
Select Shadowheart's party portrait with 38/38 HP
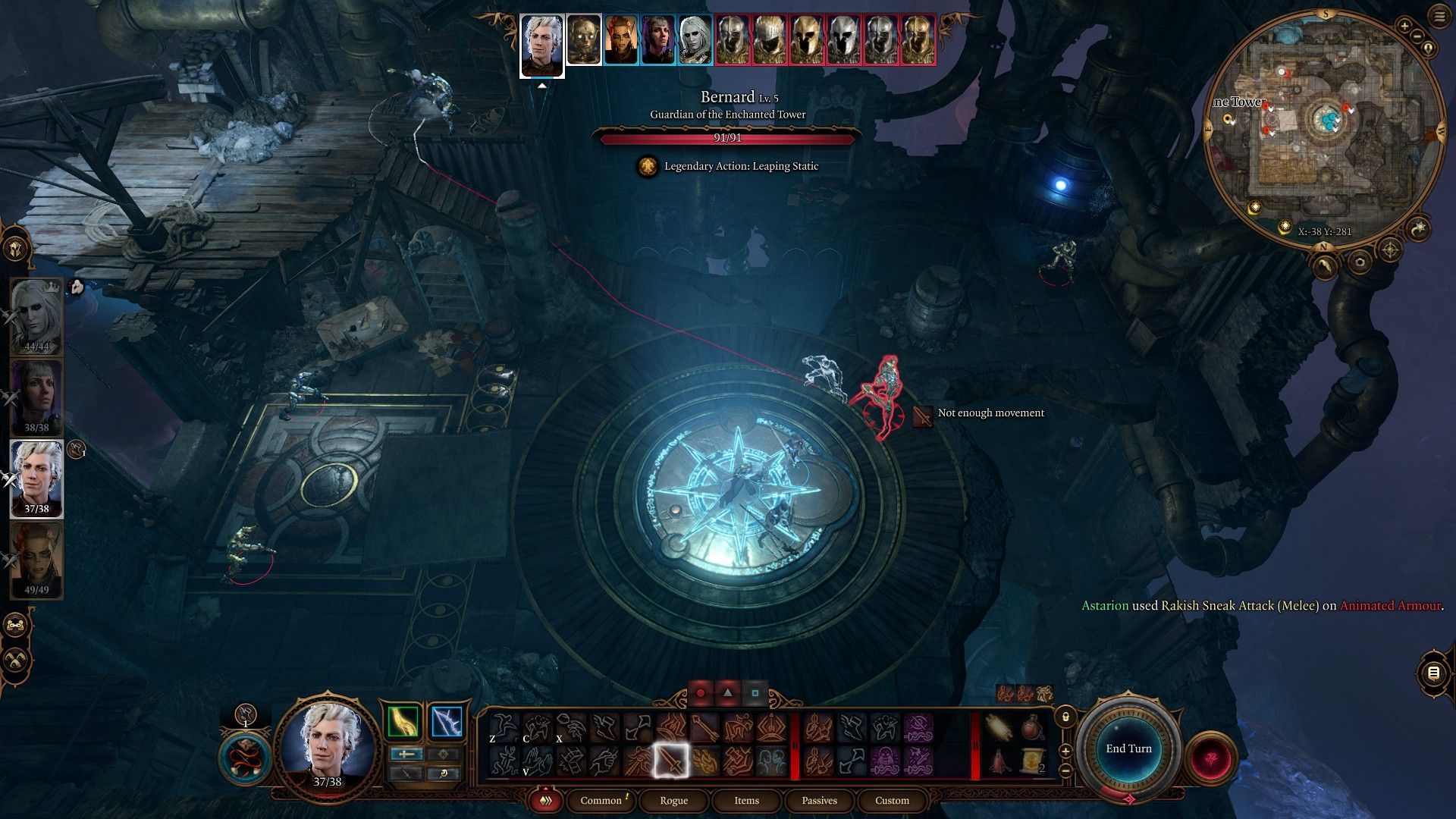pos(36,397)
